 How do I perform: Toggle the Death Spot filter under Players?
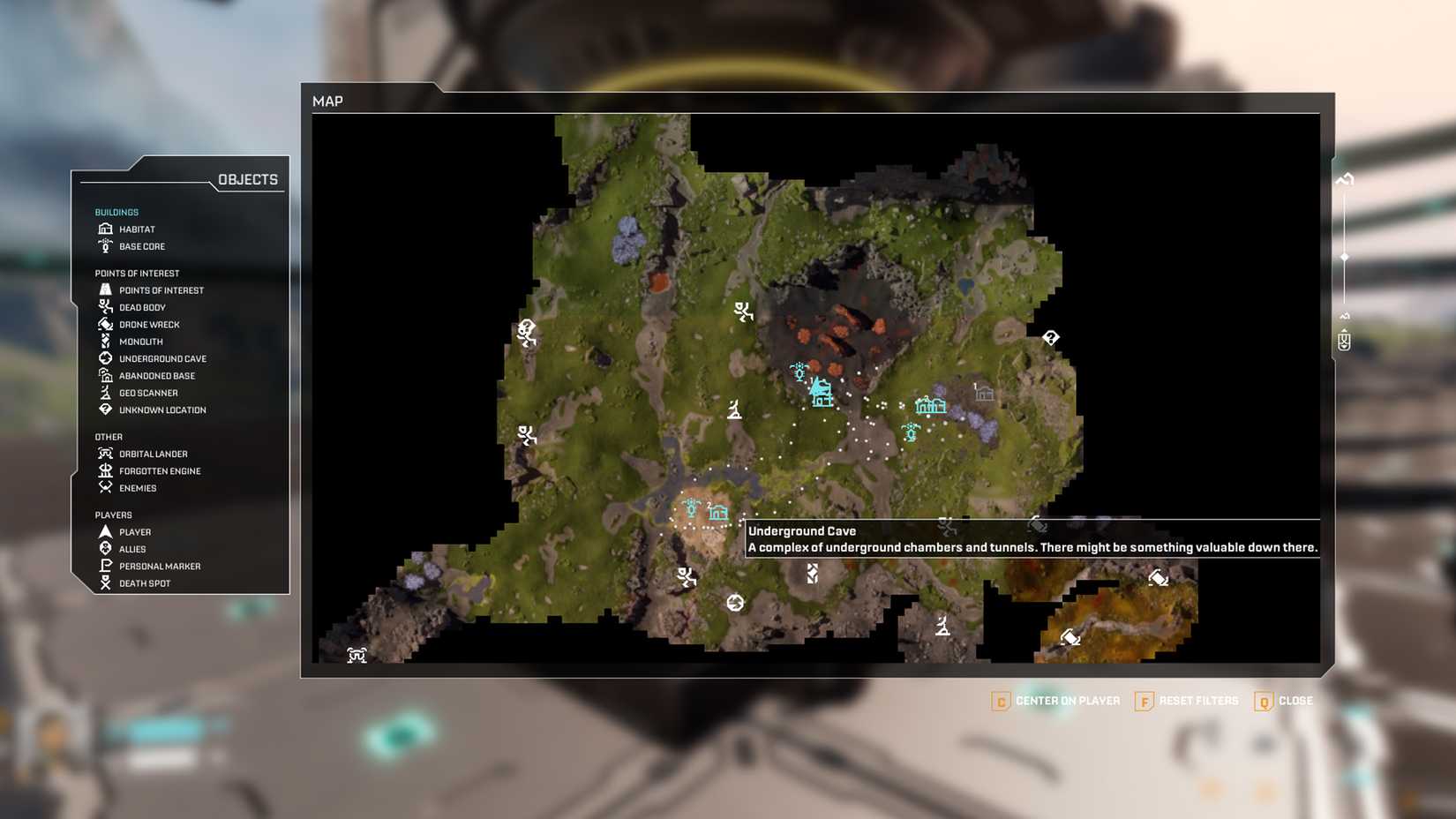pyautogui.click(x=105, y=582)
